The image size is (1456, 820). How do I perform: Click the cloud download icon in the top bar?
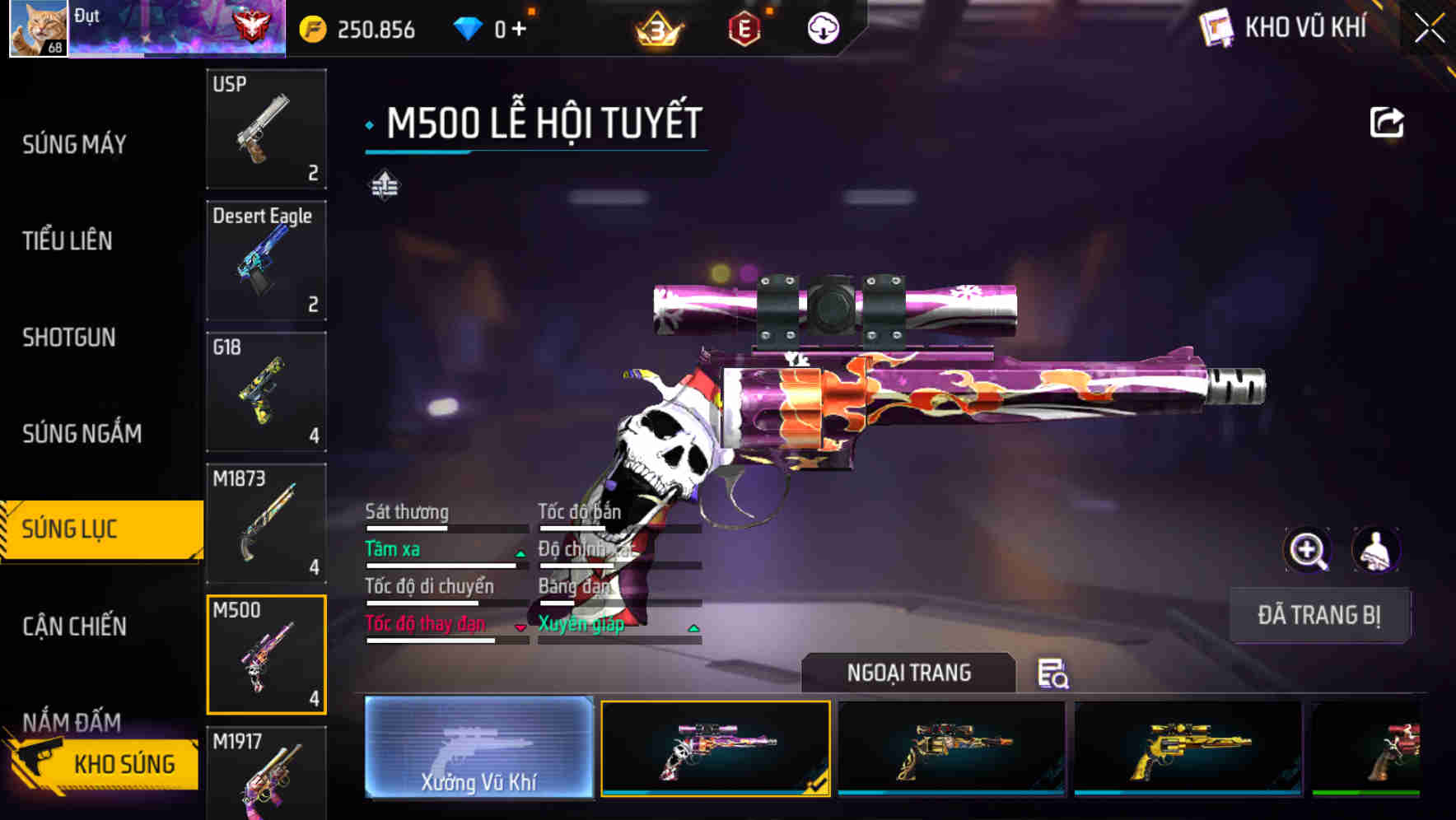pos(821,27)
